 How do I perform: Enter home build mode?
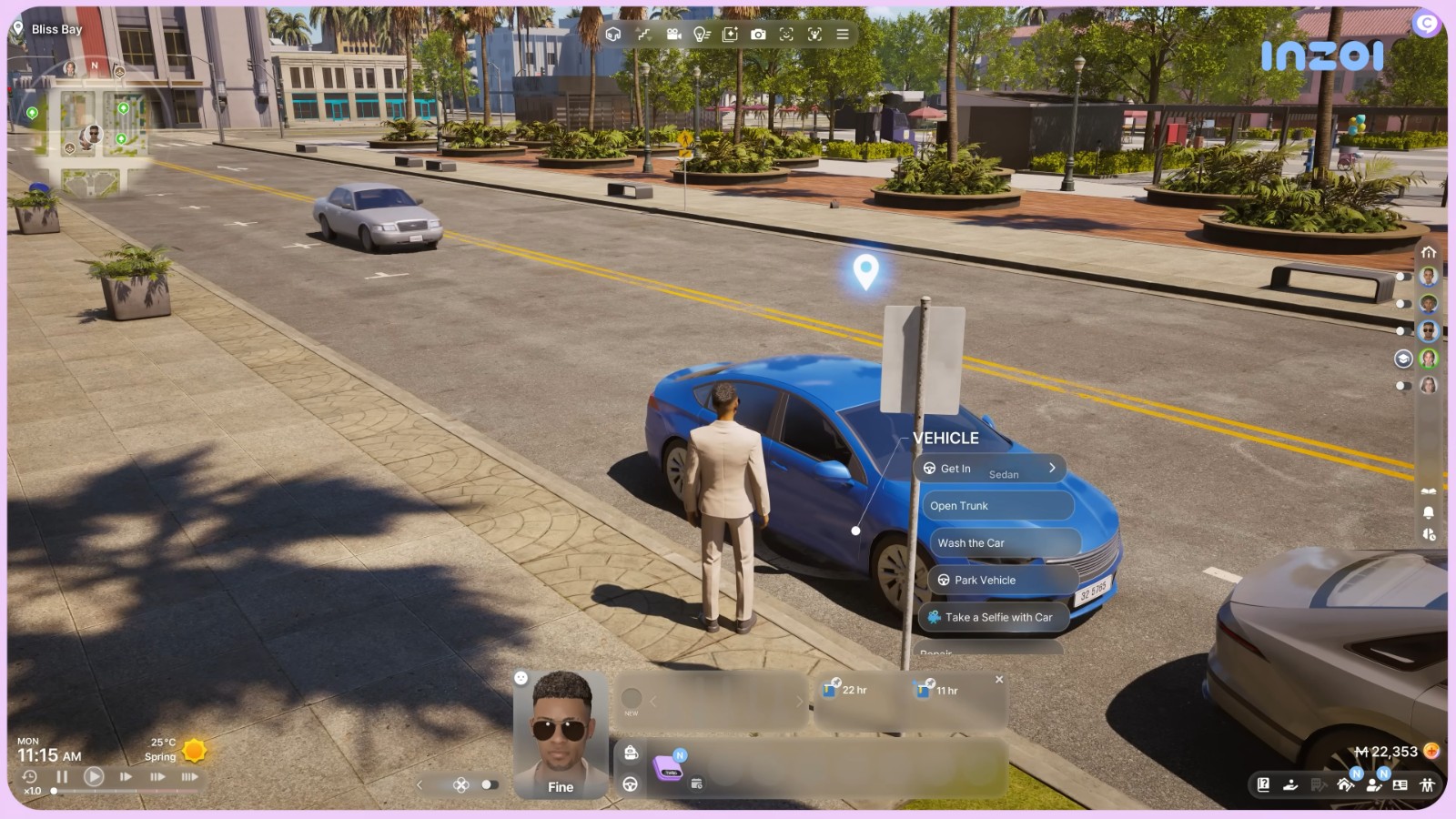(x=1345, y=784)
